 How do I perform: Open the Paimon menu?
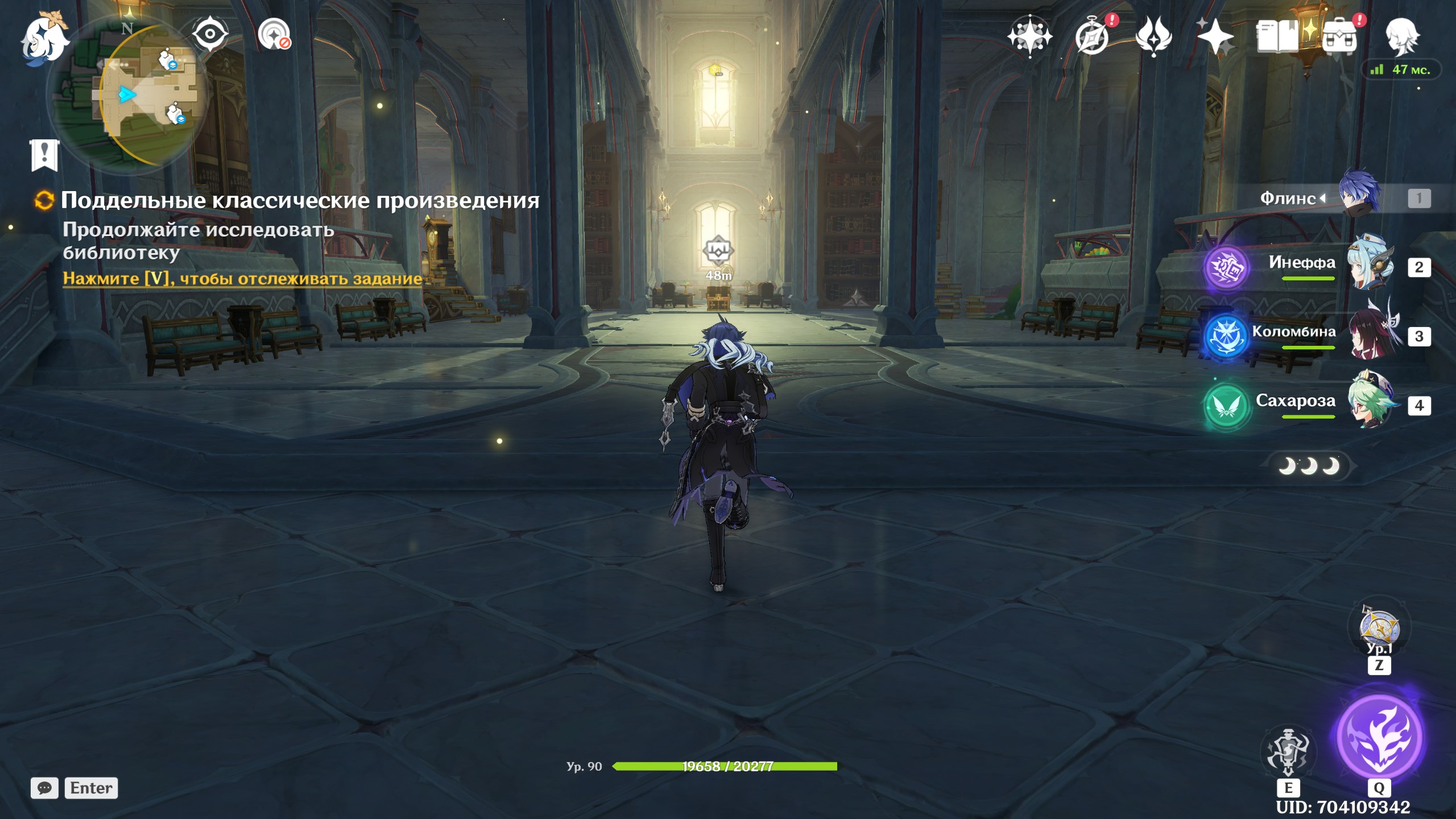(44, 39)
